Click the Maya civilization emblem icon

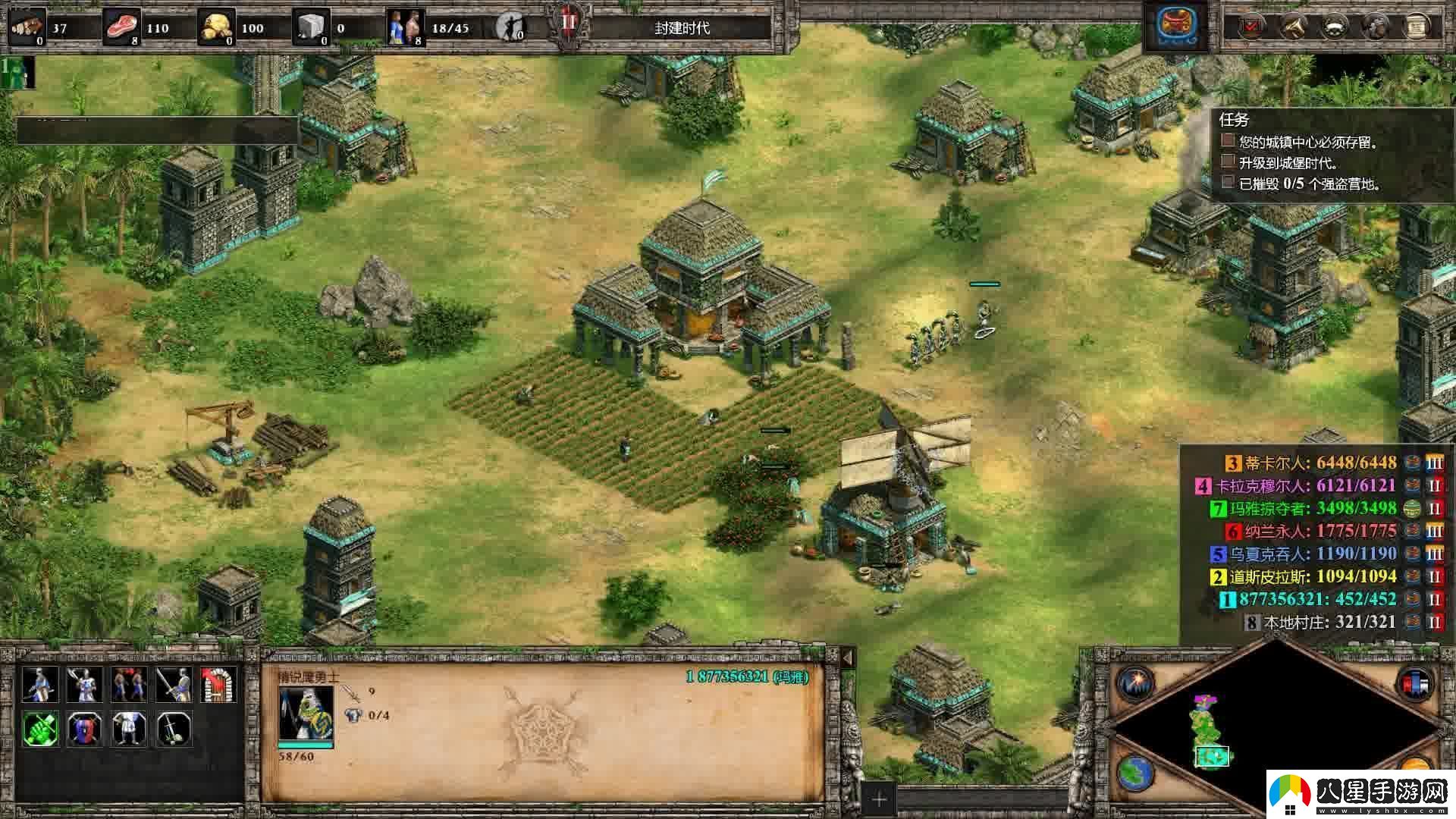pos(1177,27)
